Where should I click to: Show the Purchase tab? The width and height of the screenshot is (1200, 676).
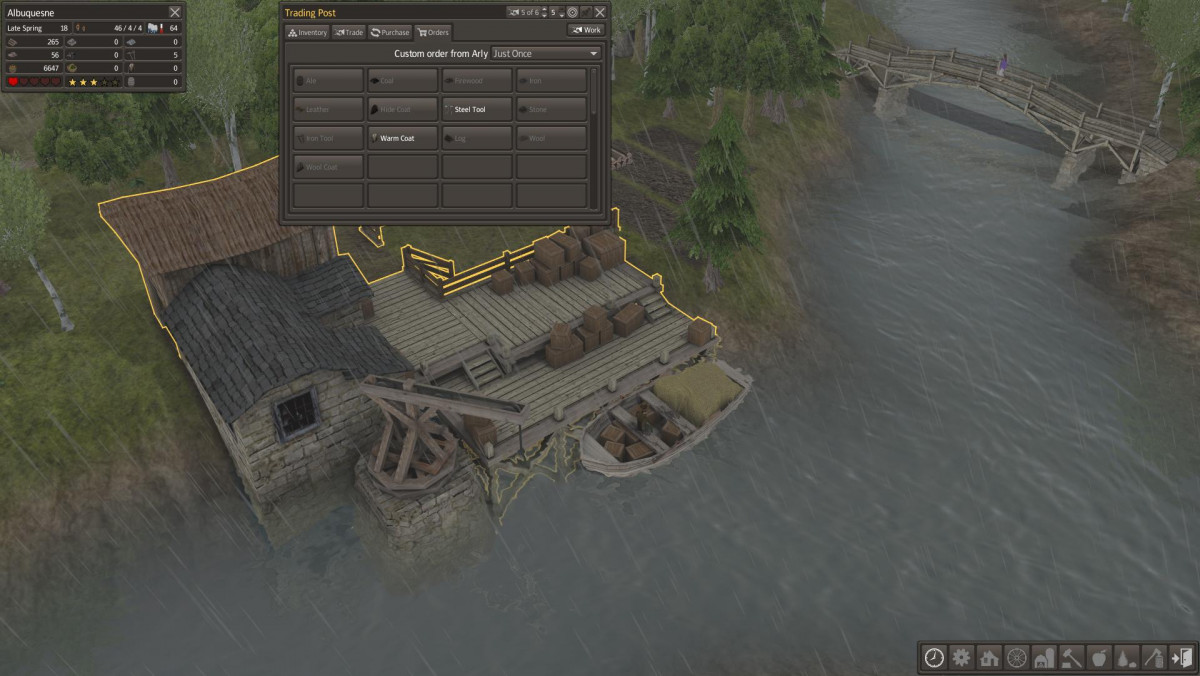tap(390, 32)
